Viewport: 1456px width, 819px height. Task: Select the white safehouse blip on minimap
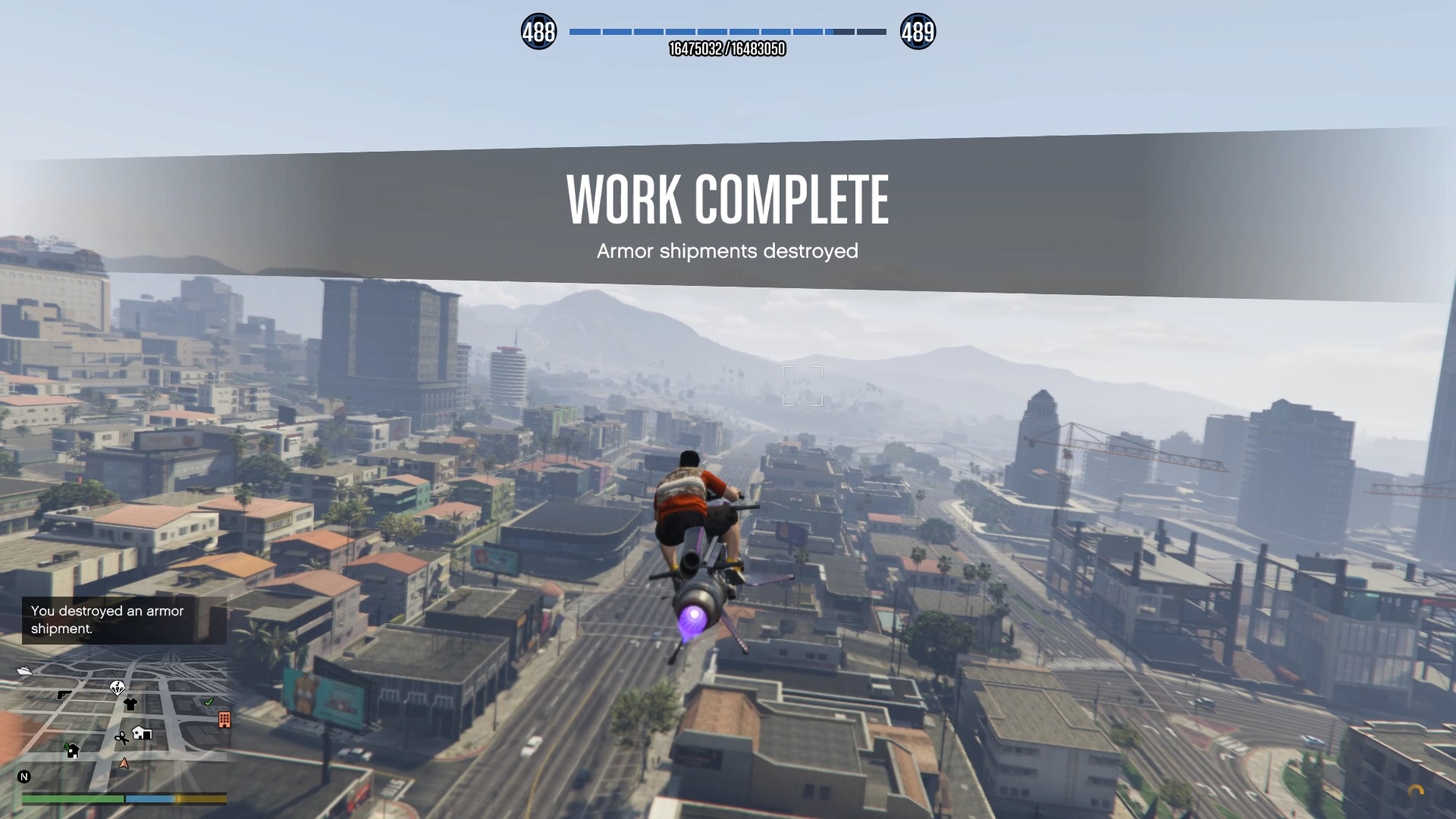(141, 733)
